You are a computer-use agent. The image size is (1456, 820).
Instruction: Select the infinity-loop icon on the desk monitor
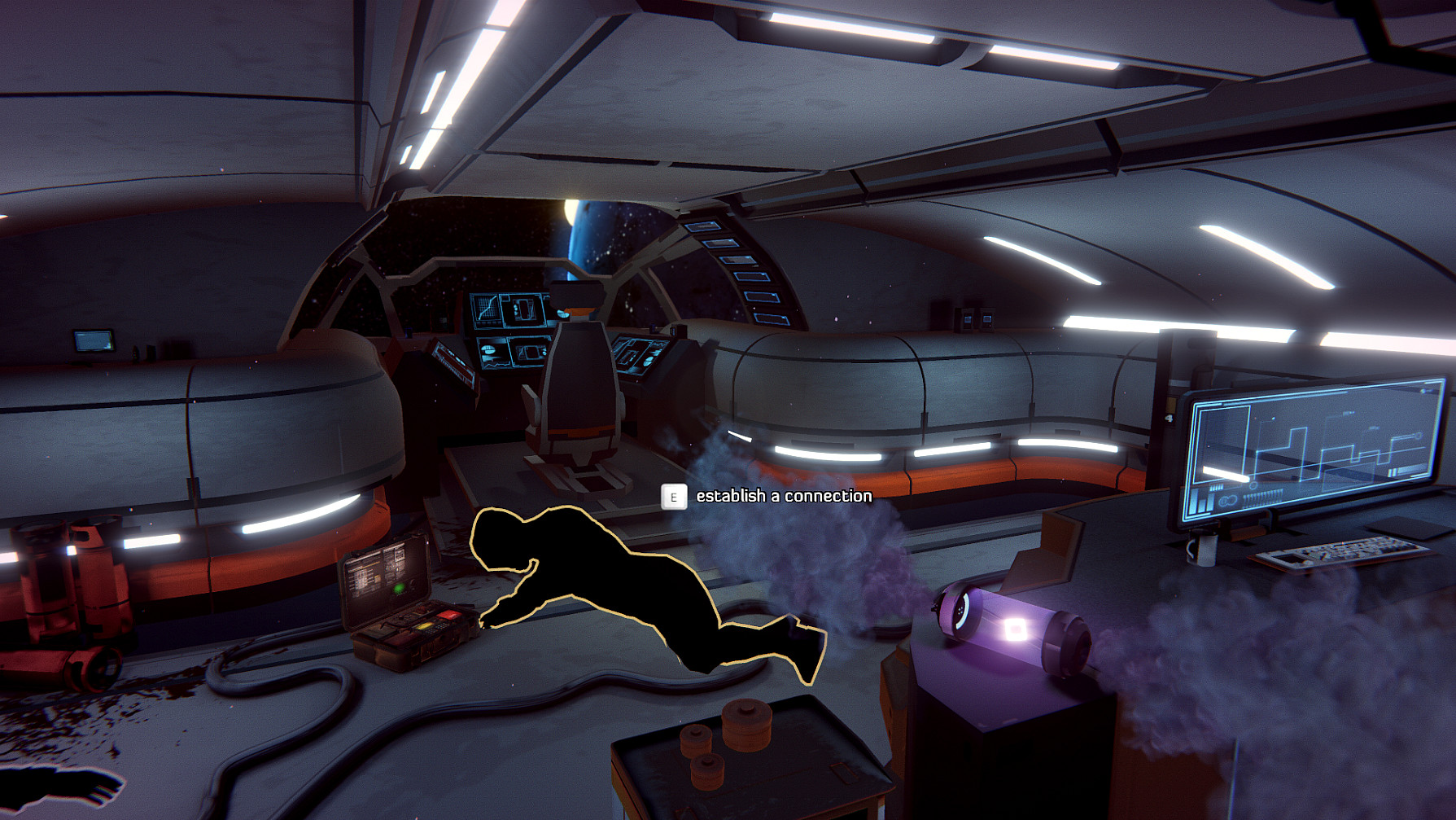(1228, 500)
